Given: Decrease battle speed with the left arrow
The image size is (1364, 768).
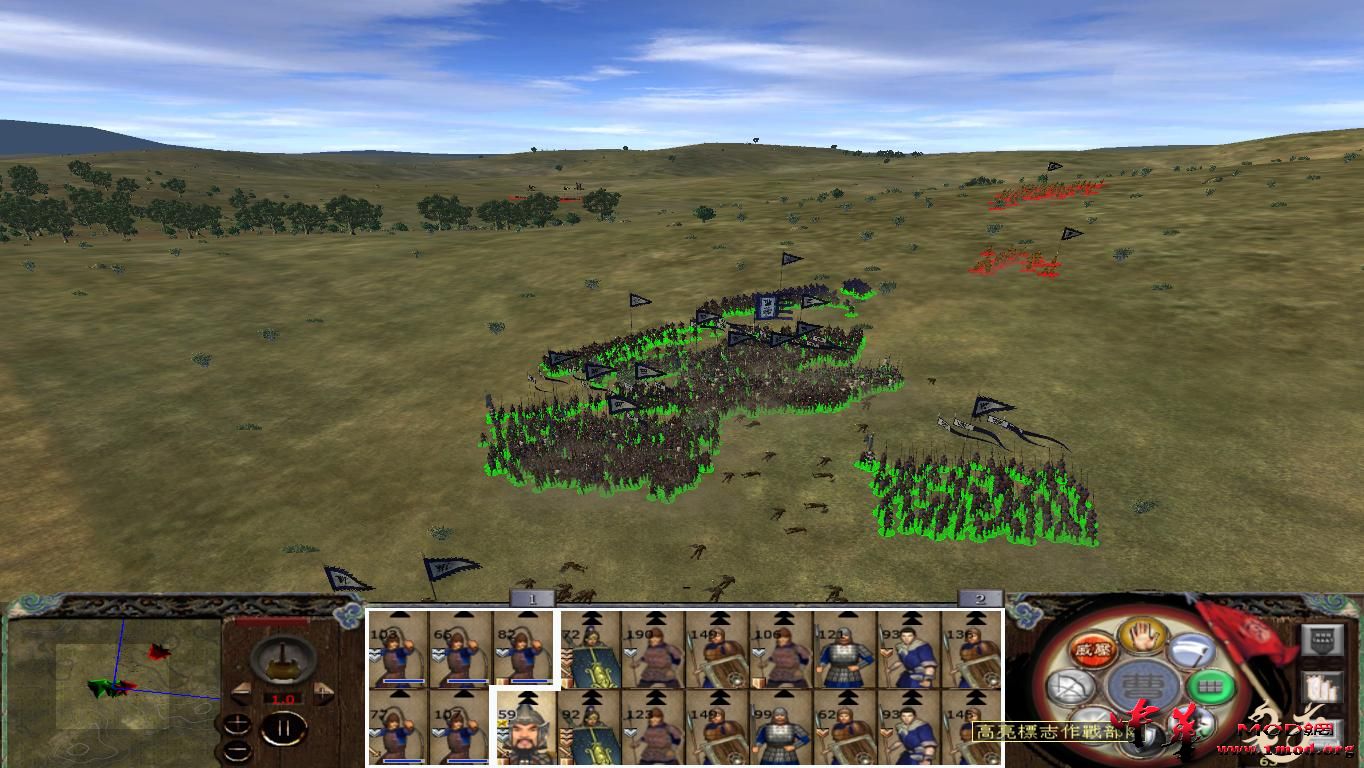Looking at the screenshot, I should [242, 692].
